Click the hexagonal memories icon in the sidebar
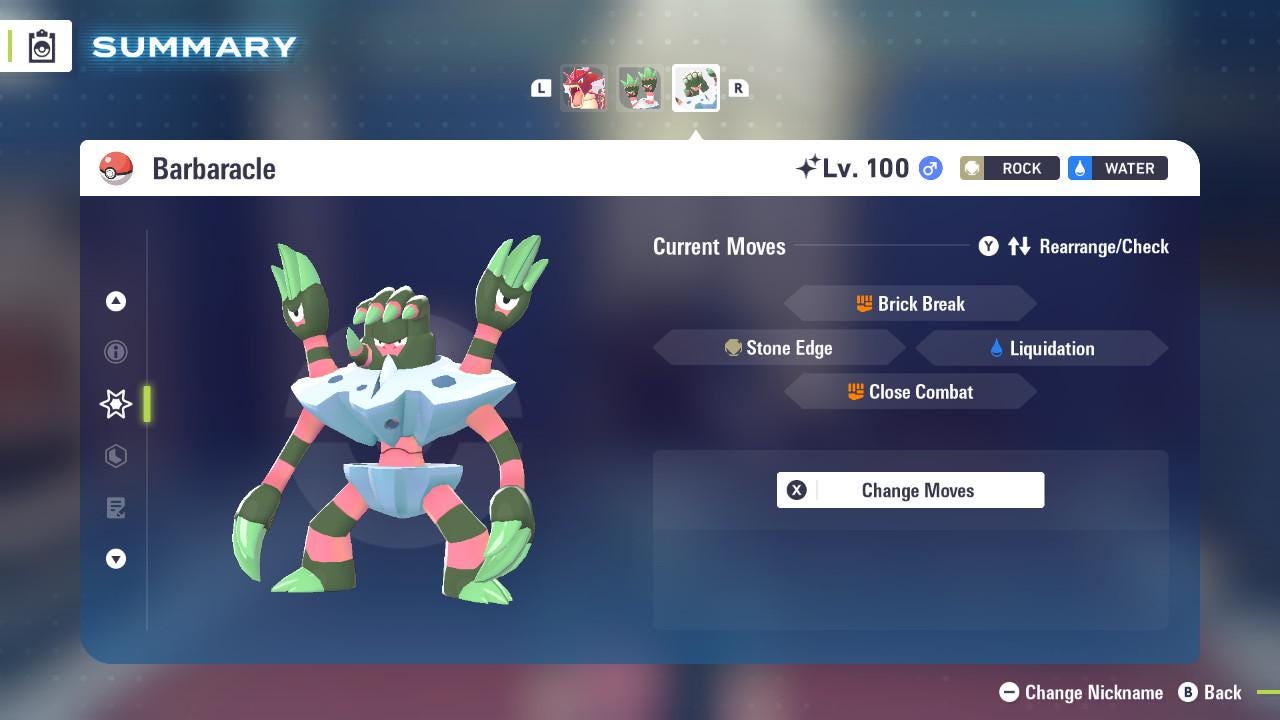This screenshot has width=1280, height=720. point(115,456)
